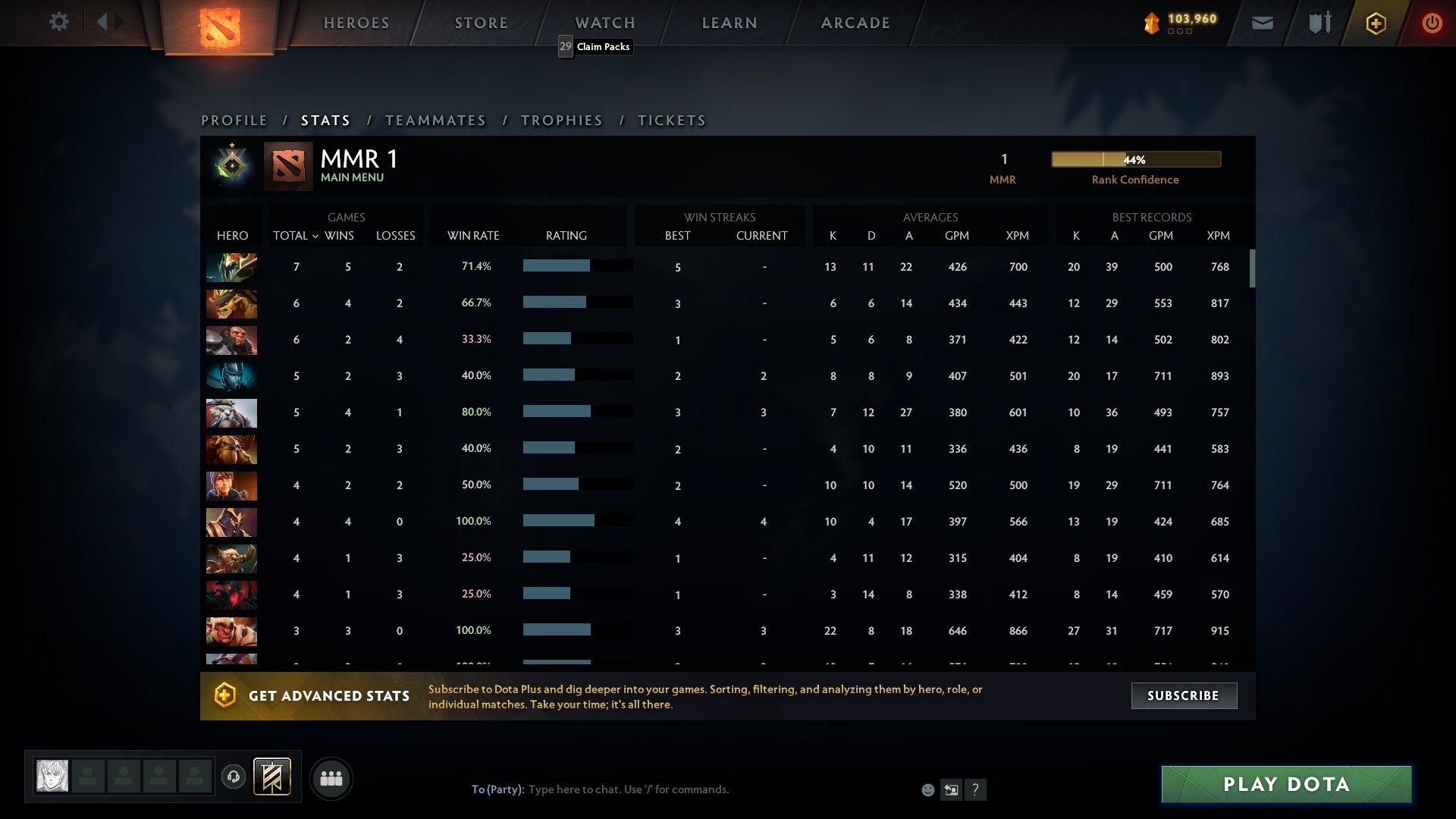Click the guild banner emblem
The width and height of the screenshot is (1456, 819).
click(x=271, y=777)
